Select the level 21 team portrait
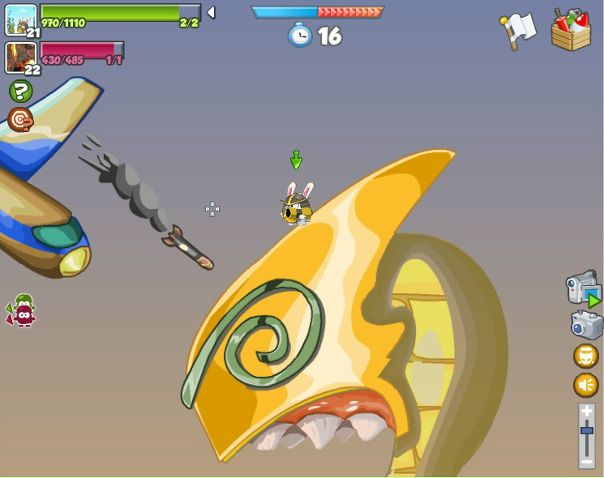This screenshot has width=604, height=478. click(x=20, y=19)
